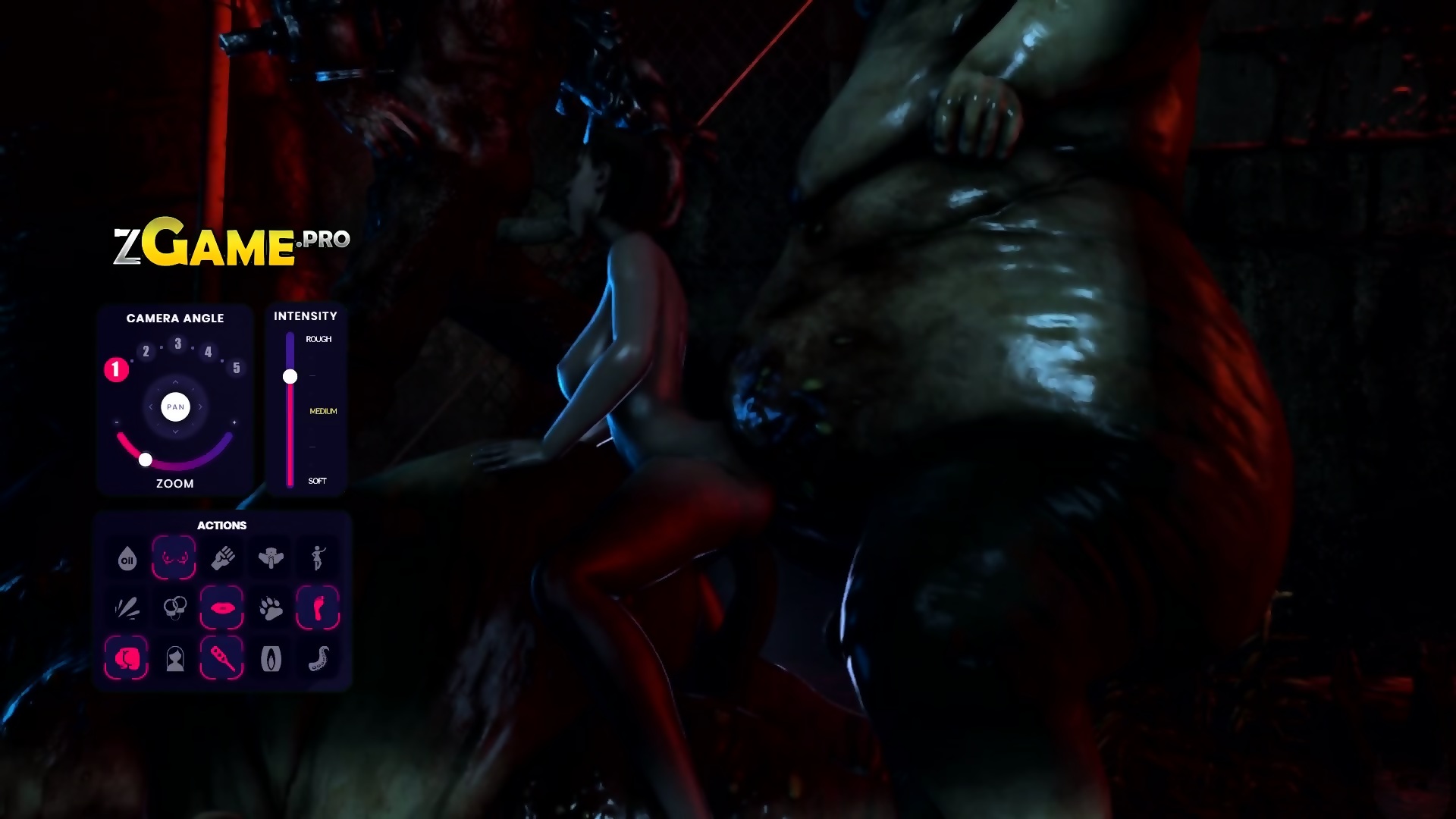This screenshot has height=819, width=1456.
Task: Click the round PAN button
Action: click(x=175, y=407)
